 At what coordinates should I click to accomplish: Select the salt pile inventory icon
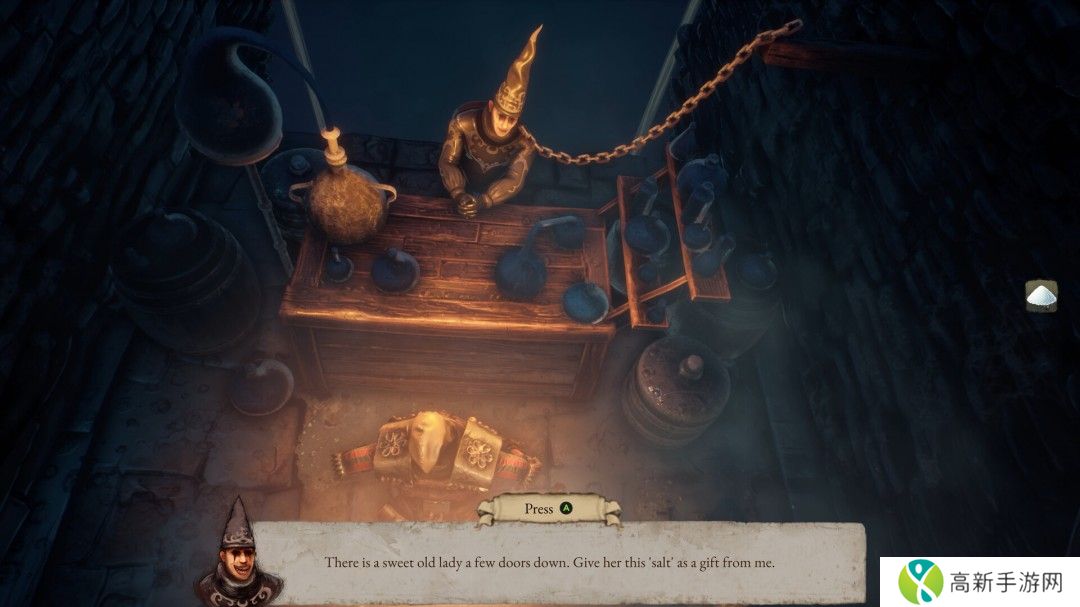(1041, 295)
